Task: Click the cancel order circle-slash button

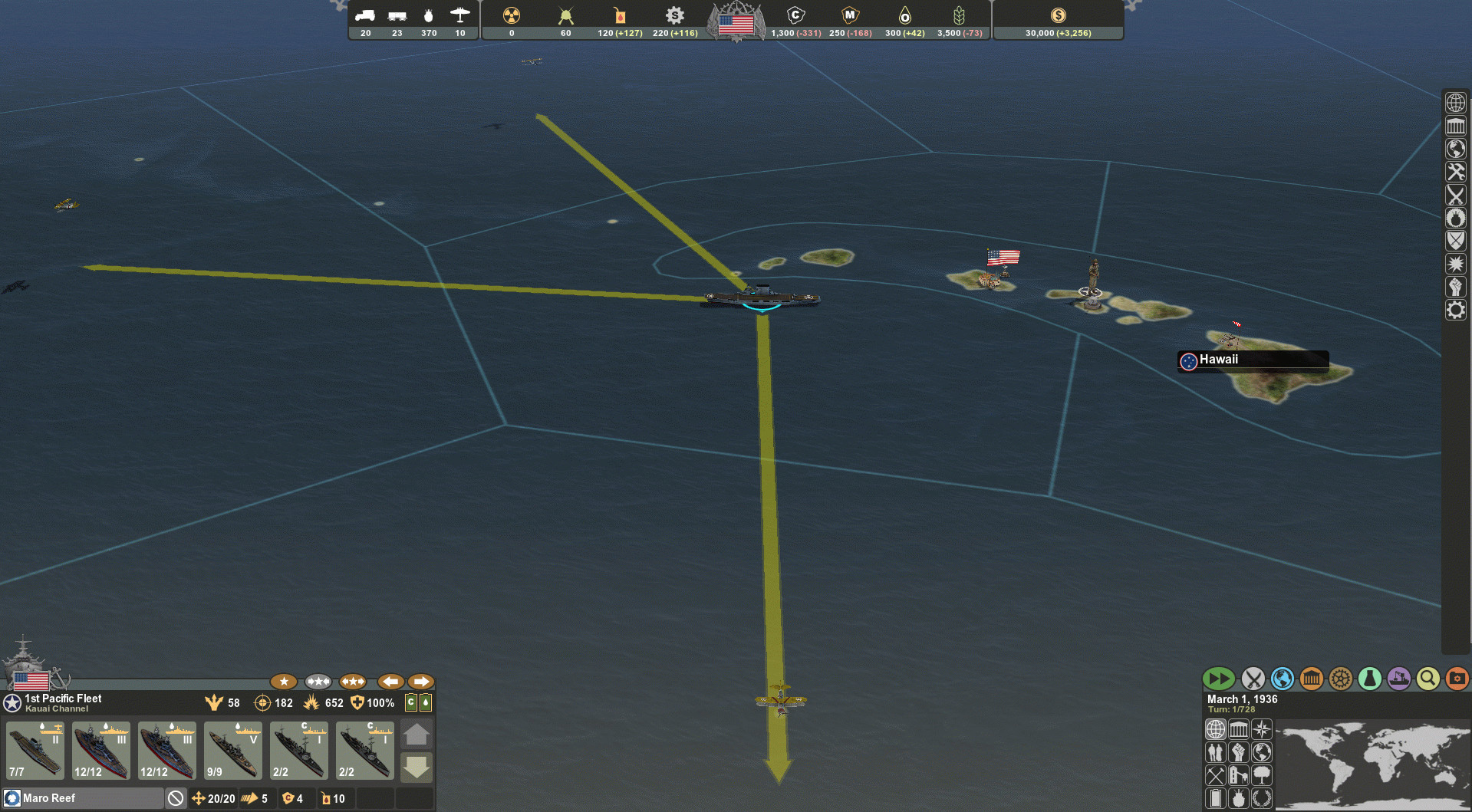Action: (x=176, y=798)
